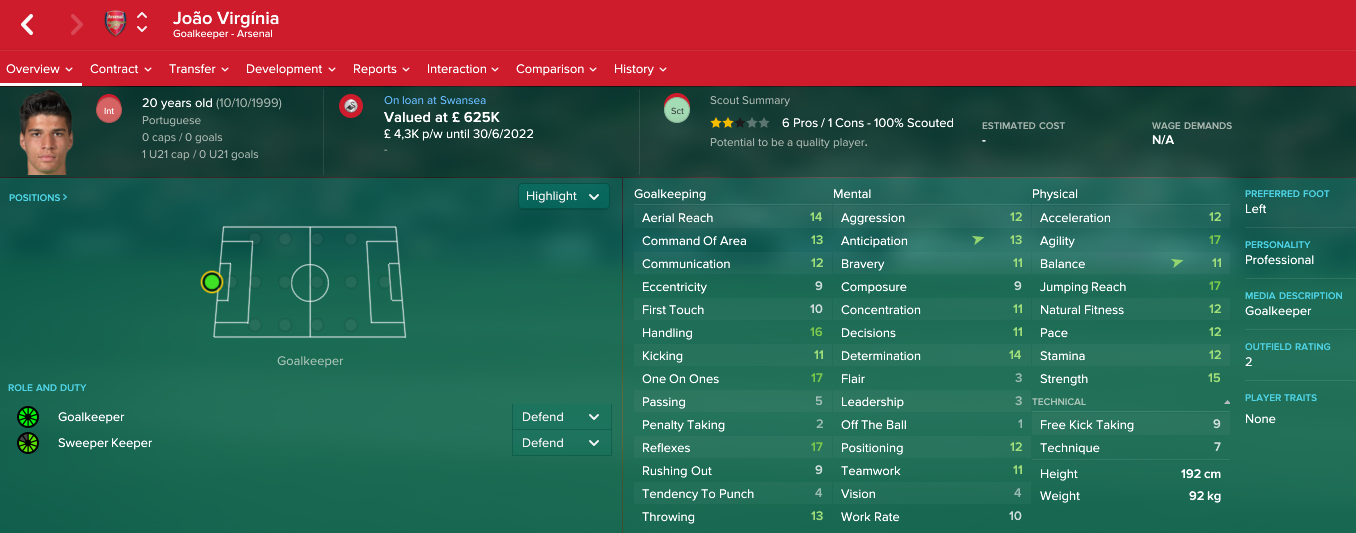Open the Contract dropdown menu
The height and width of the screenshot is (533, 1356).
tap(120, 69)
